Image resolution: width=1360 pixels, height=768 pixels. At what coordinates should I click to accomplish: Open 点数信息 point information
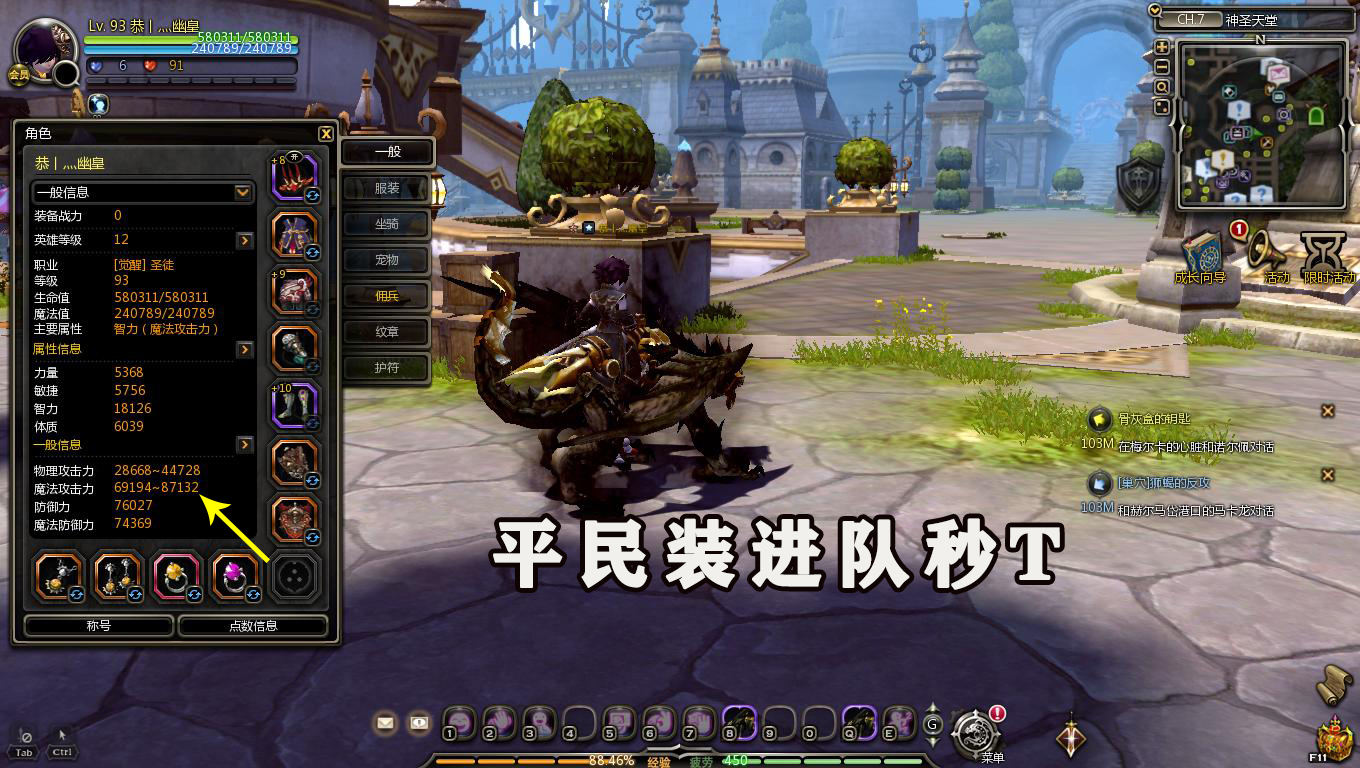[x=253, y=625]
